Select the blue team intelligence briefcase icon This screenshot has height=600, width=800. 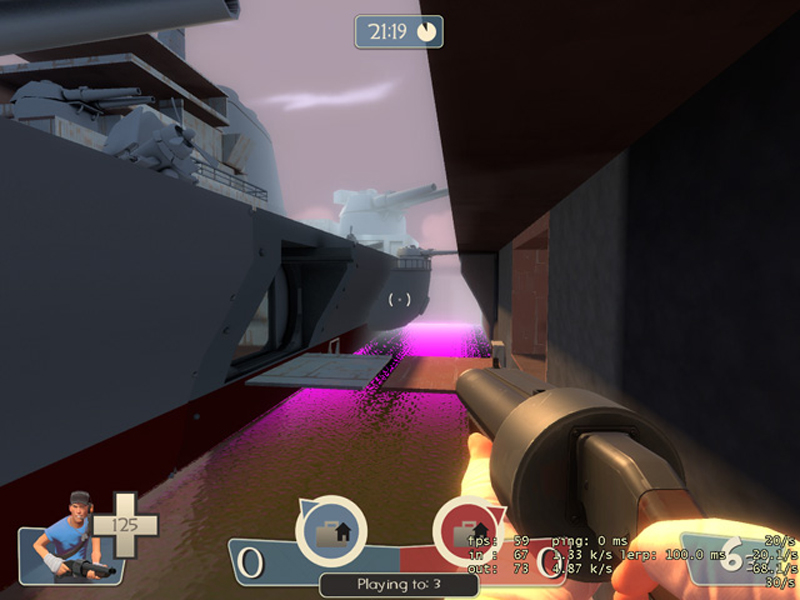[x=331, y=531]
